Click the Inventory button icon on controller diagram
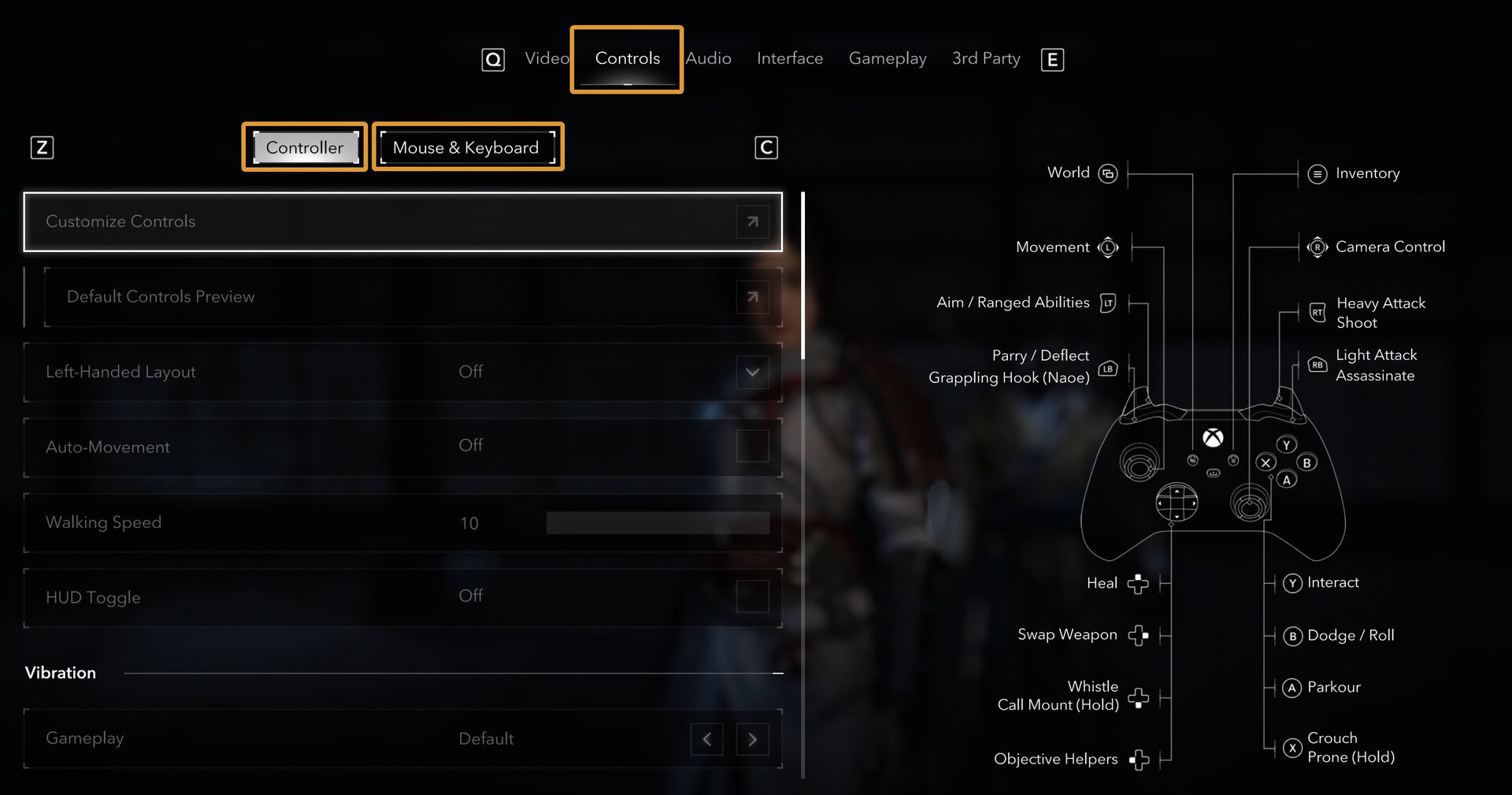This screenshot has height=795, width=1512. [1317, 174]
